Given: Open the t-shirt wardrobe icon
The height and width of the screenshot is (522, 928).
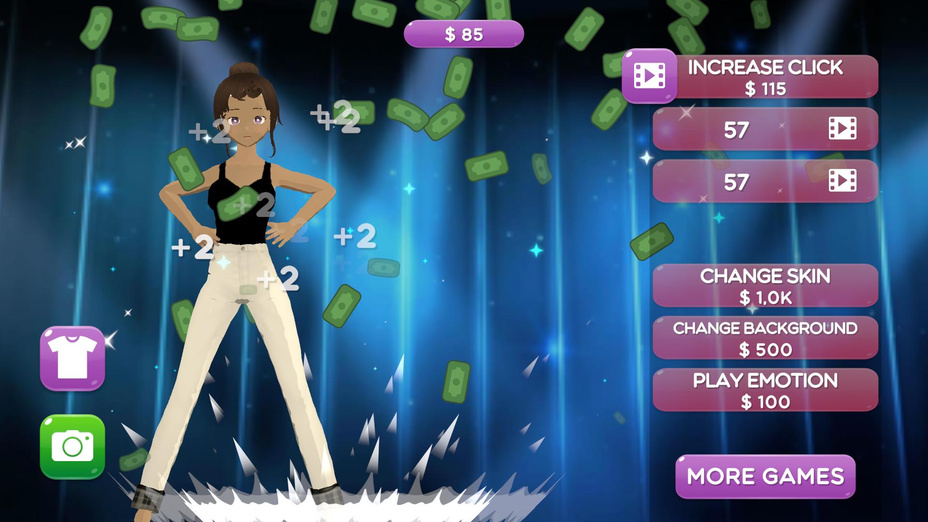Looking at the screenshot, I should [72, 358].
